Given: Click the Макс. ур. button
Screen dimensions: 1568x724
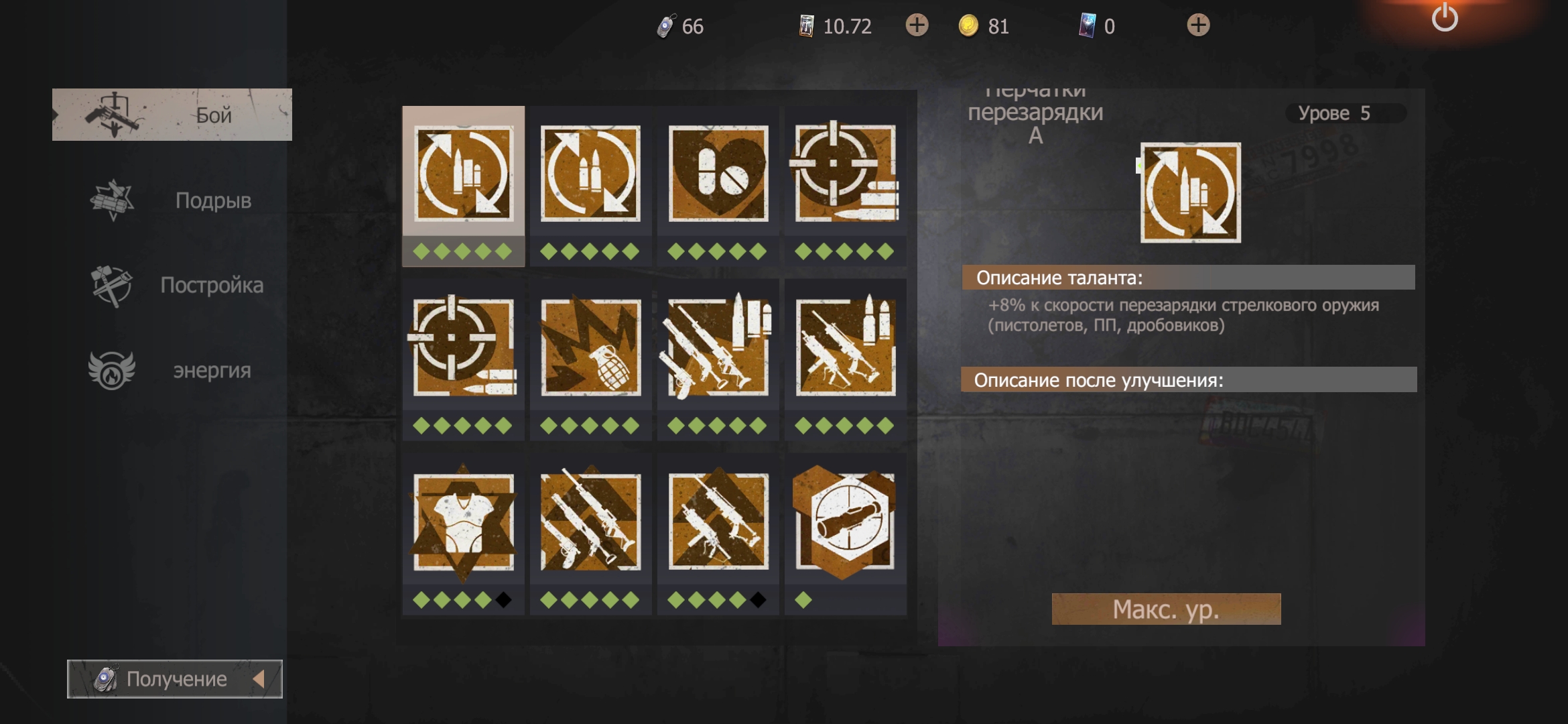Looking at the screenshot, I should coord(1166,609).
